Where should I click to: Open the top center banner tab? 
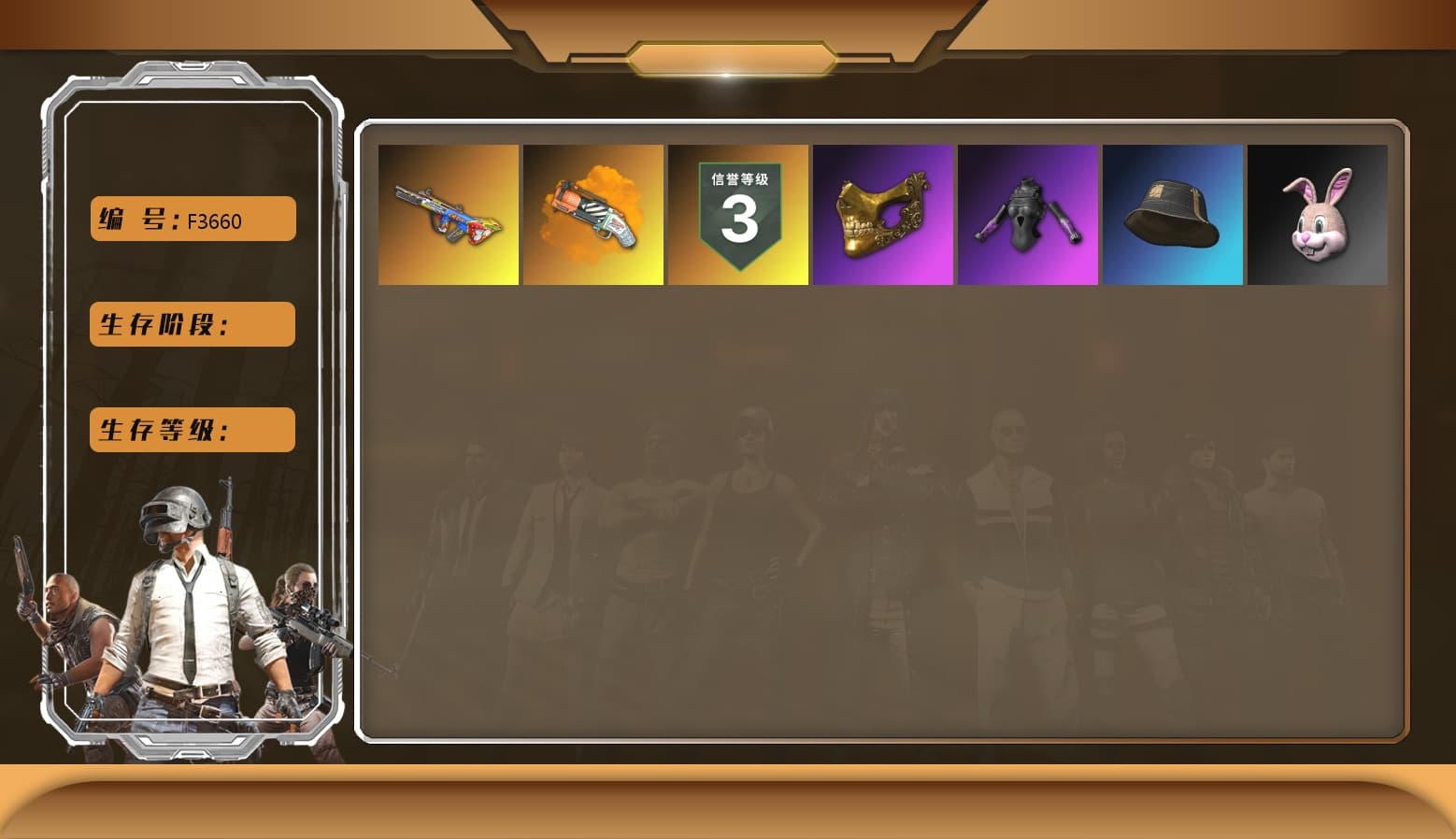pos(728,56)
